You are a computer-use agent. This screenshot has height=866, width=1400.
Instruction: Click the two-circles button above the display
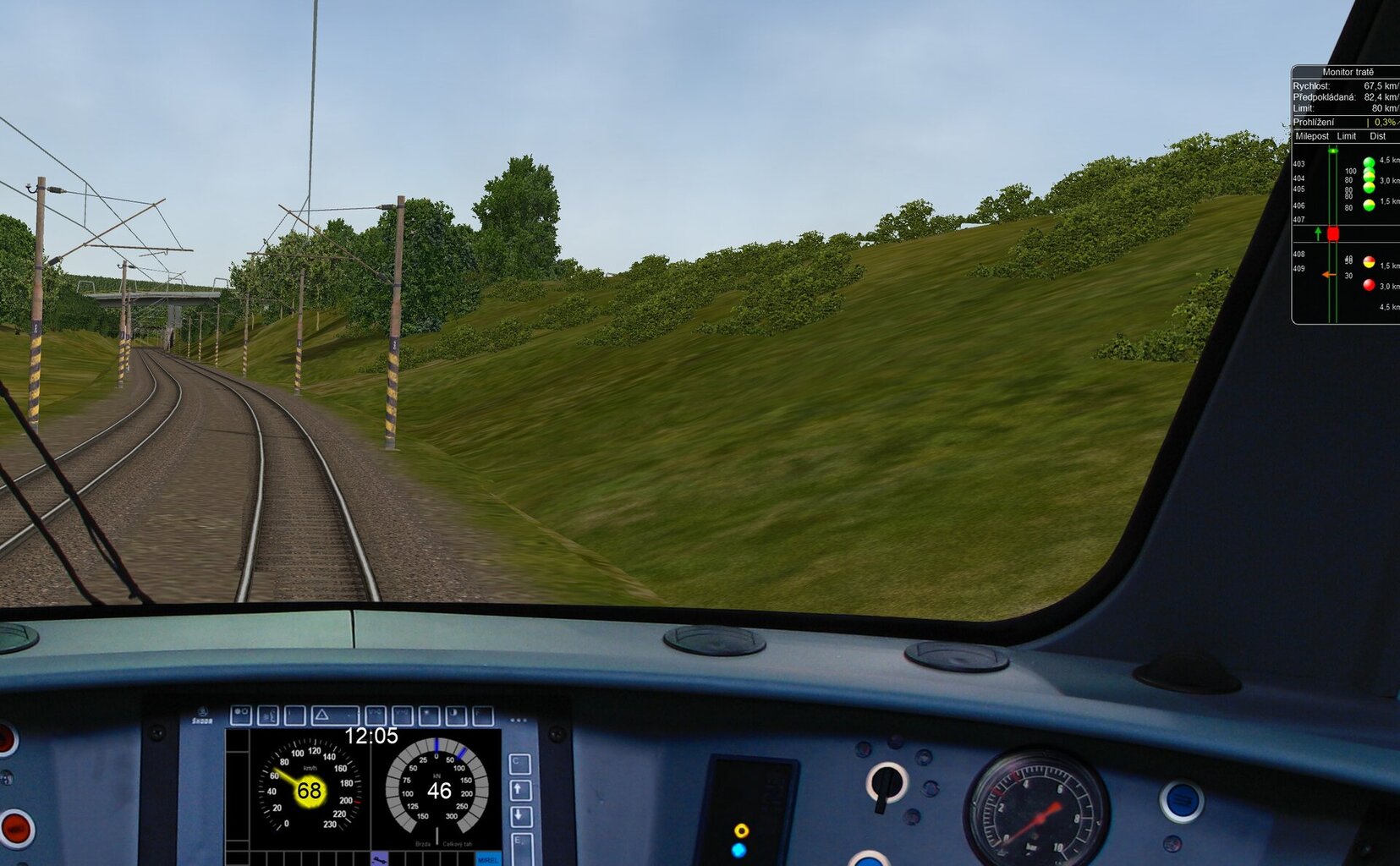click(241, 715)
